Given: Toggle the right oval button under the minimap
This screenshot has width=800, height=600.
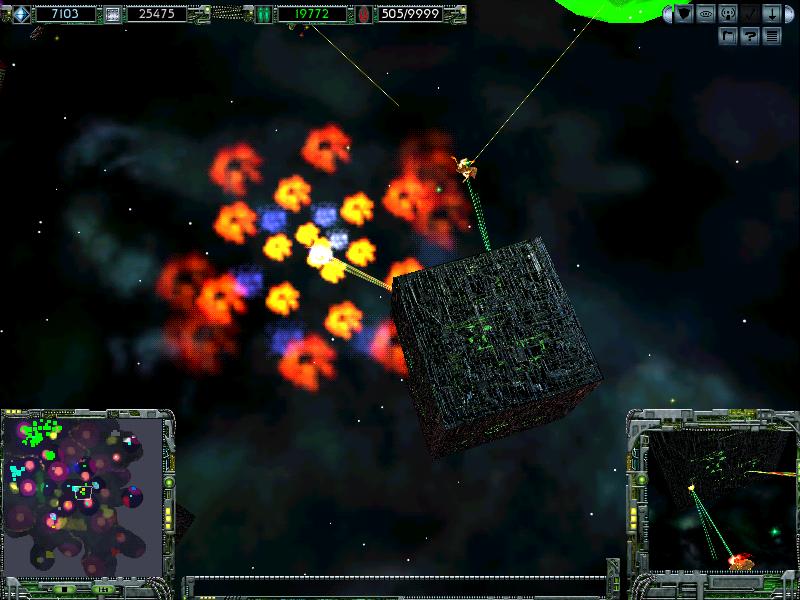Looking at the screenshot, I should (104, 590).
